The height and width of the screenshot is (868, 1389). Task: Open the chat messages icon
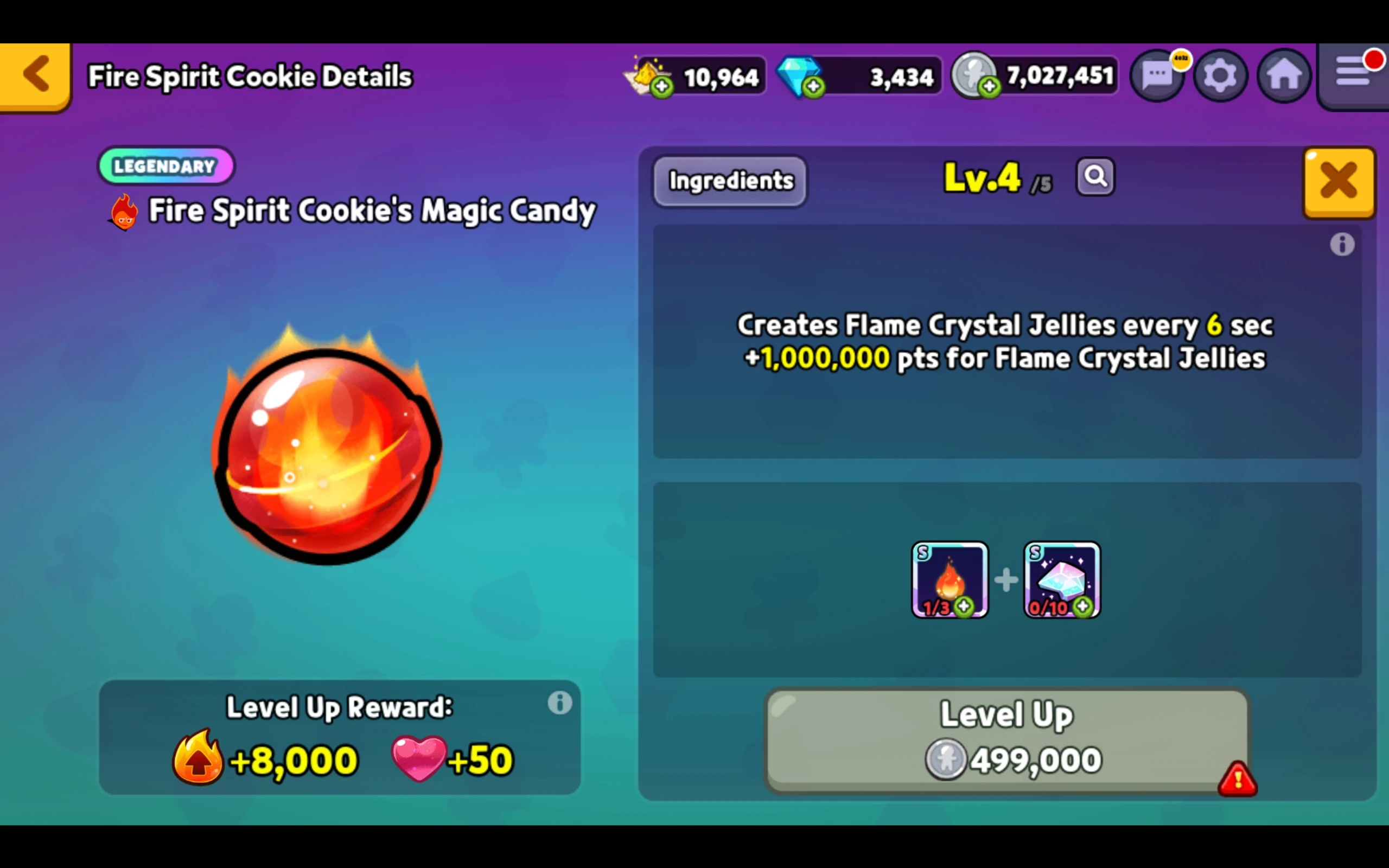click(1158, 75)
